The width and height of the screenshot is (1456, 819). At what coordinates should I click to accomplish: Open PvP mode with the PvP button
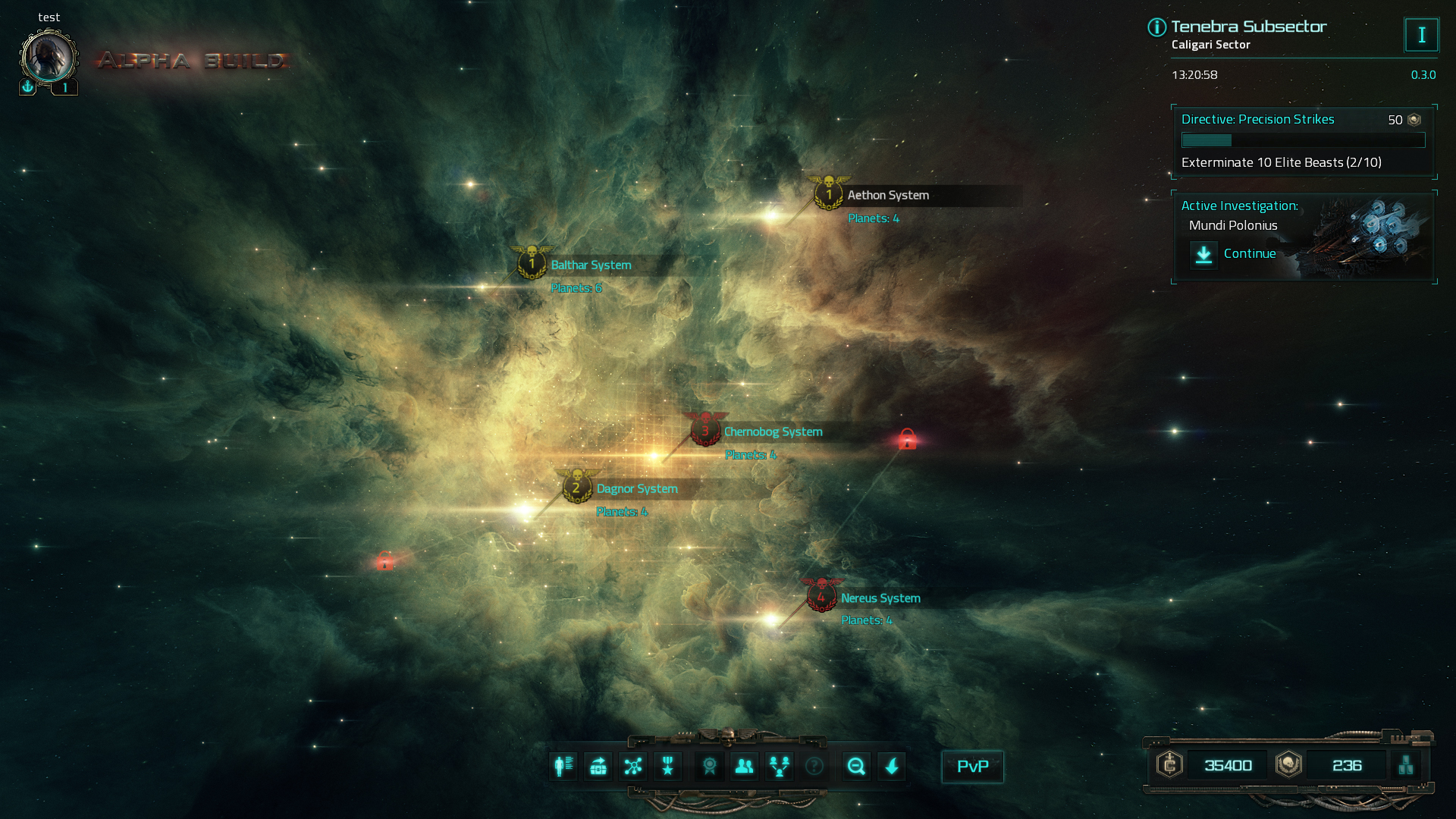pyautogui.click(x=972, y=767)
